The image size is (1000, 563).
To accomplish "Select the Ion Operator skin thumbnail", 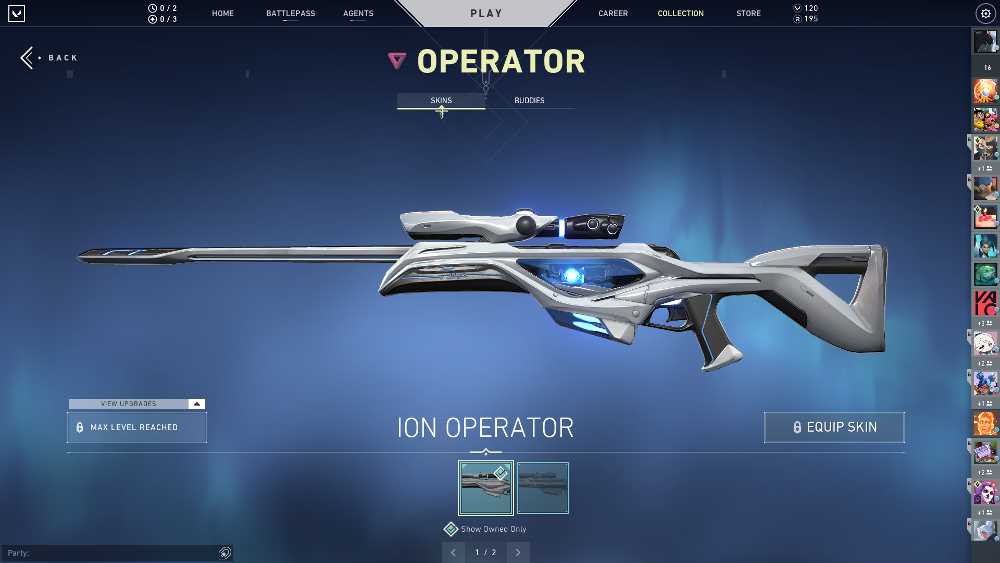I will pyautogui.click(x=486, y=487).
